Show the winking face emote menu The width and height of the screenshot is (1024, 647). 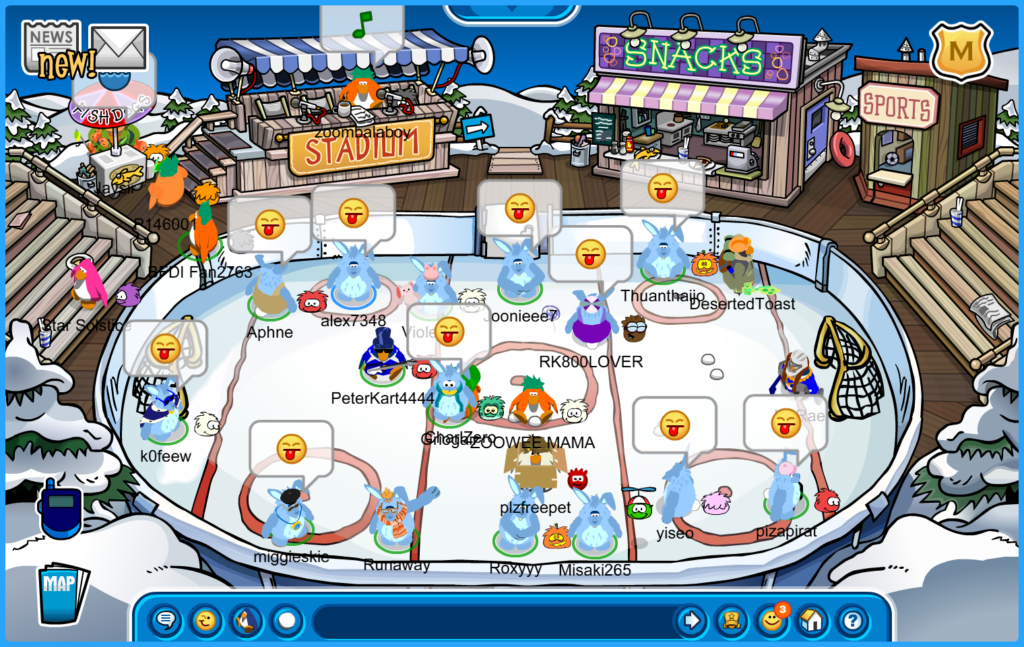pyautogui.click(x=206, y=621)
